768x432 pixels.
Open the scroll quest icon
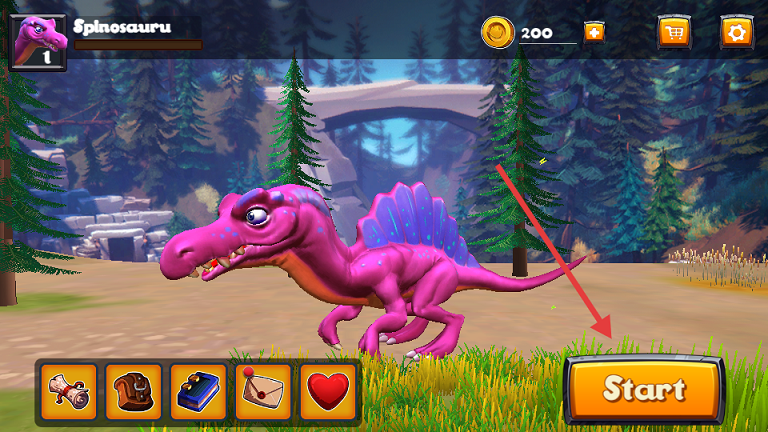pos(70,392)
